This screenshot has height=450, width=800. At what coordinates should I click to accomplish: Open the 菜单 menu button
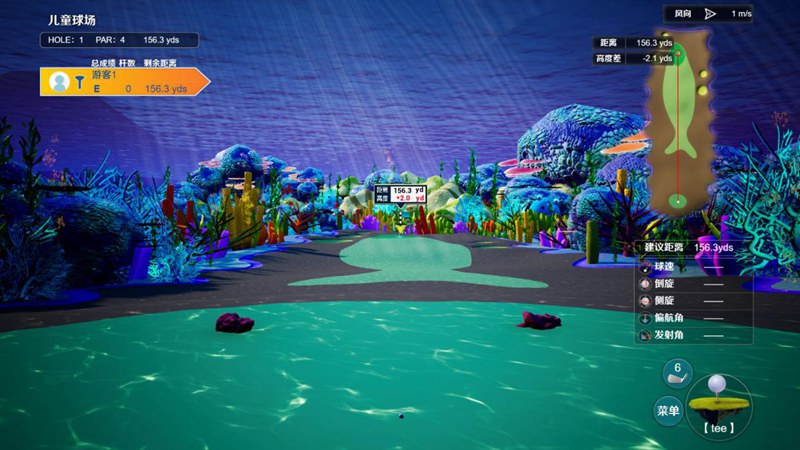point(668,410)
